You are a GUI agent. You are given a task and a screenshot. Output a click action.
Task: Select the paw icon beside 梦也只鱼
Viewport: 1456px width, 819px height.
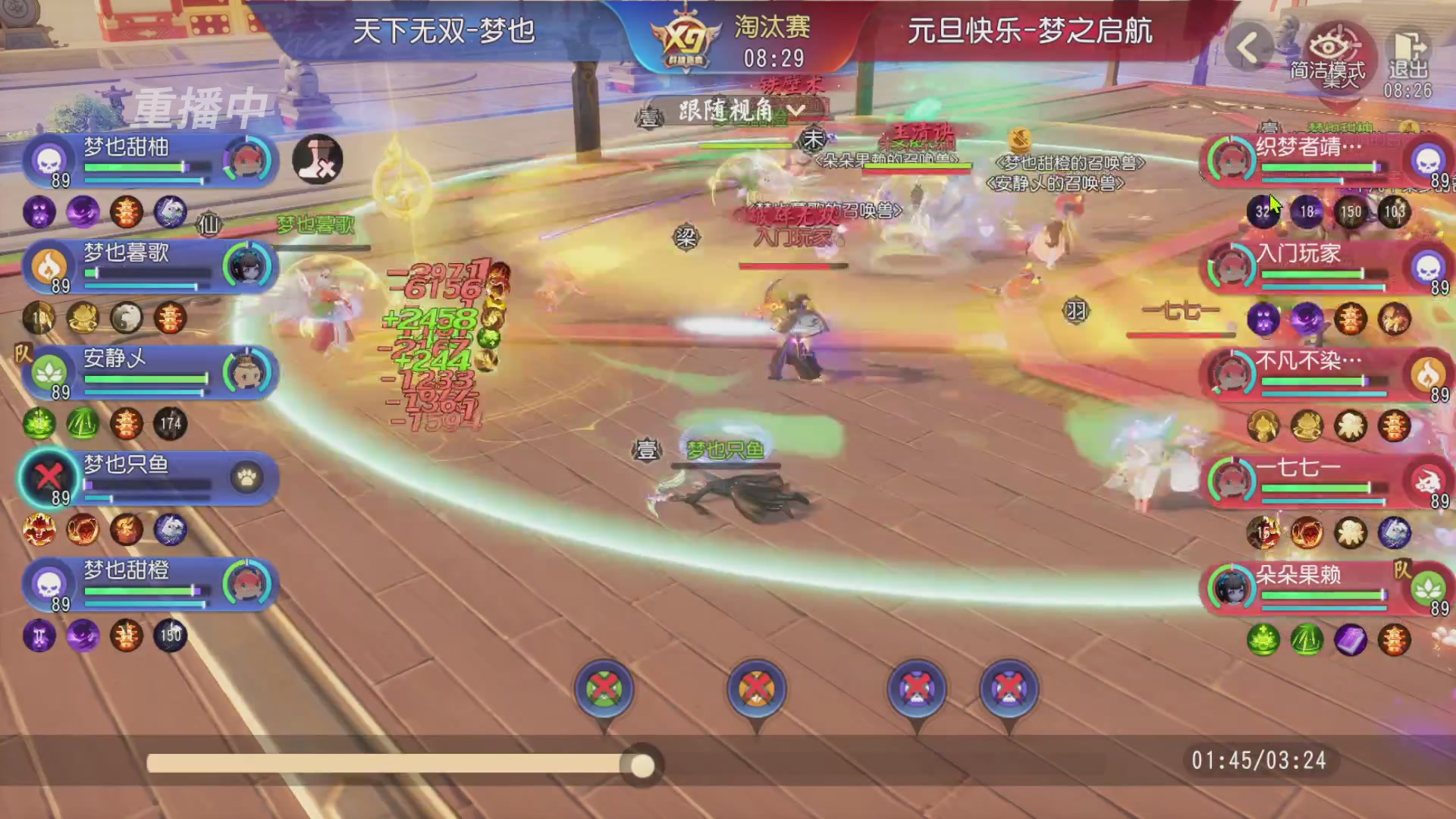pos(248,479)
